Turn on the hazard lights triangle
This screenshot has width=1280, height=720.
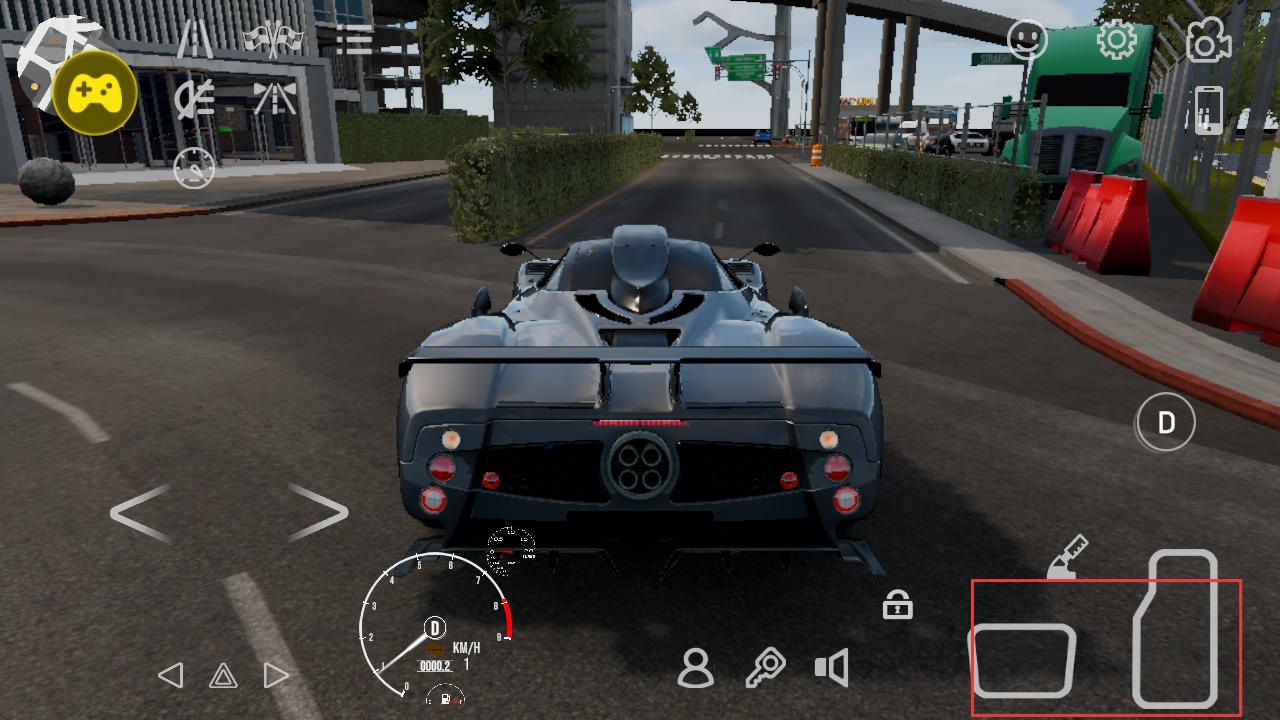pyautogui.click(x=223, y=676)
